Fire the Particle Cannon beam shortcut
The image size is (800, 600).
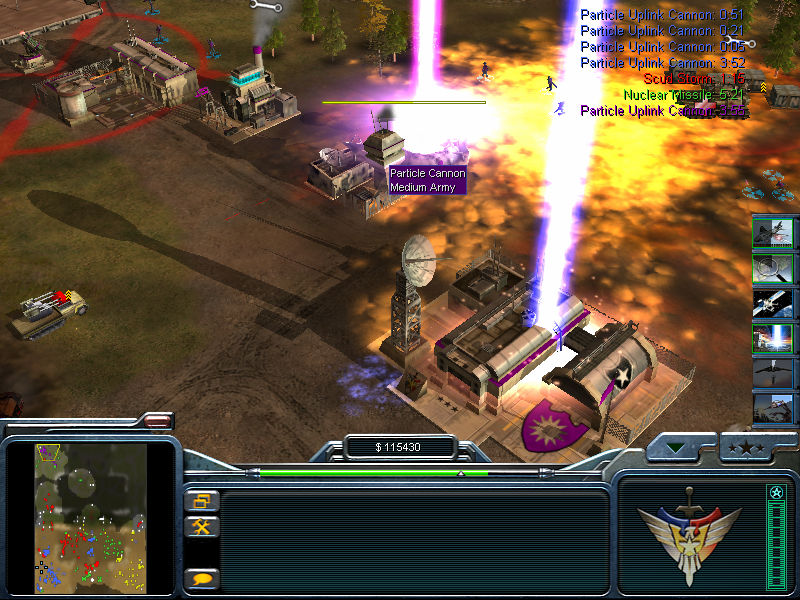point(773,339)
